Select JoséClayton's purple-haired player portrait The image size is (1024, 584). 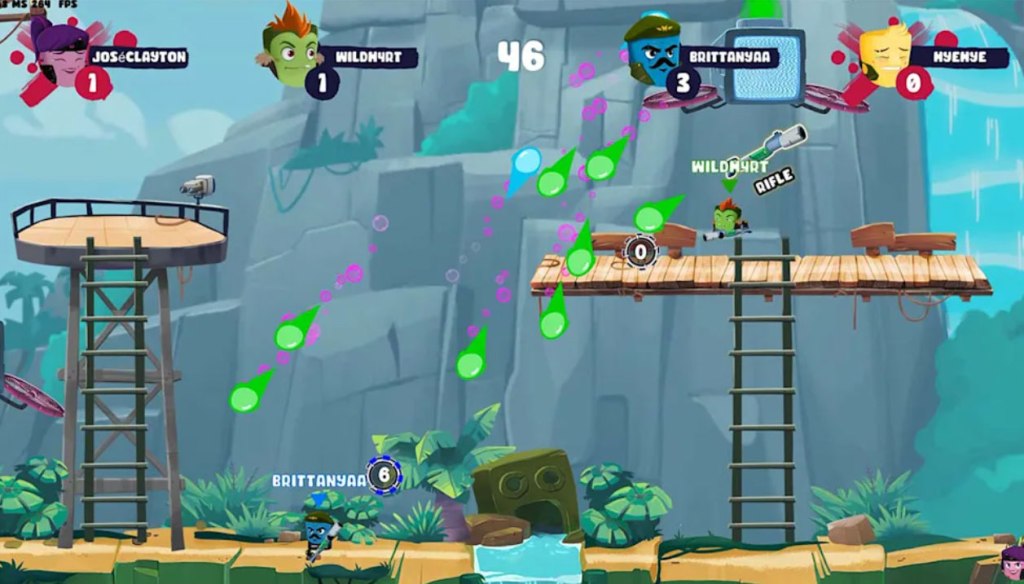(x=59, y=52)
